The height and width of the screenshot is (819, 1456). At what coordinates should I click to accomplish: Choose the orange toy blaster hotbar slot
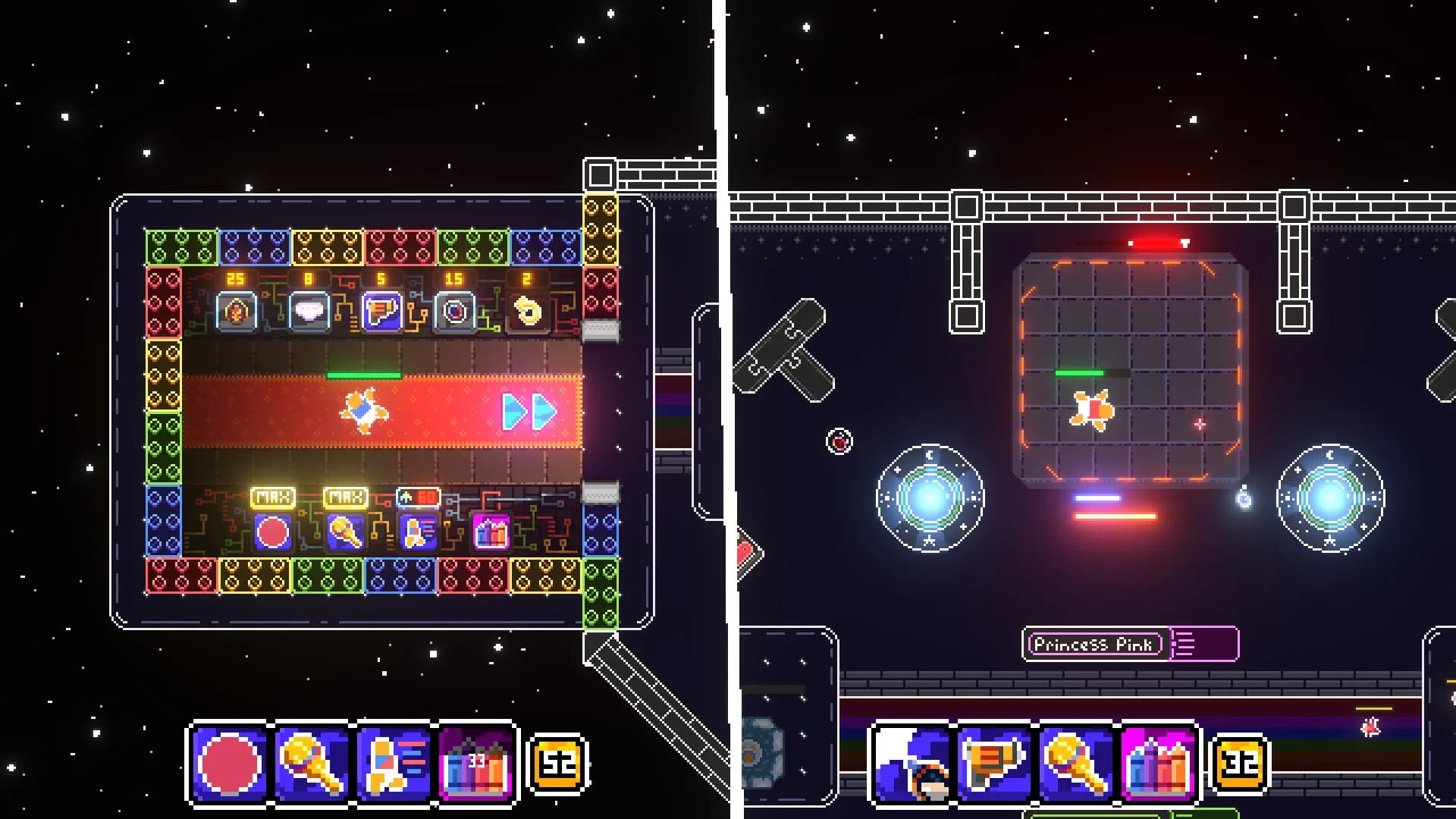[x=994, y=763]
